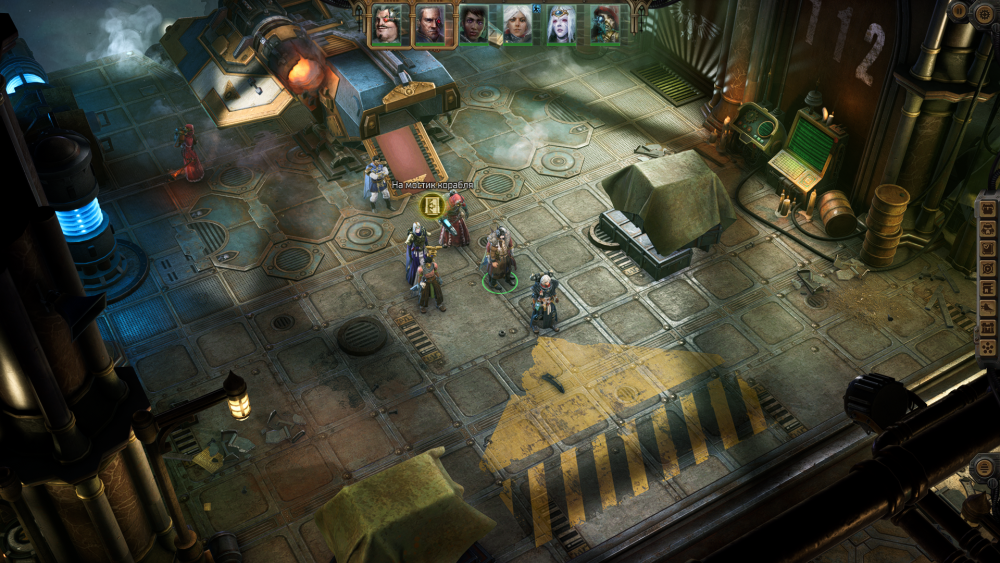Screen dimensions: 1000x563
Task: Select the grey-haired man with red bionic eye
Action: 429,24
